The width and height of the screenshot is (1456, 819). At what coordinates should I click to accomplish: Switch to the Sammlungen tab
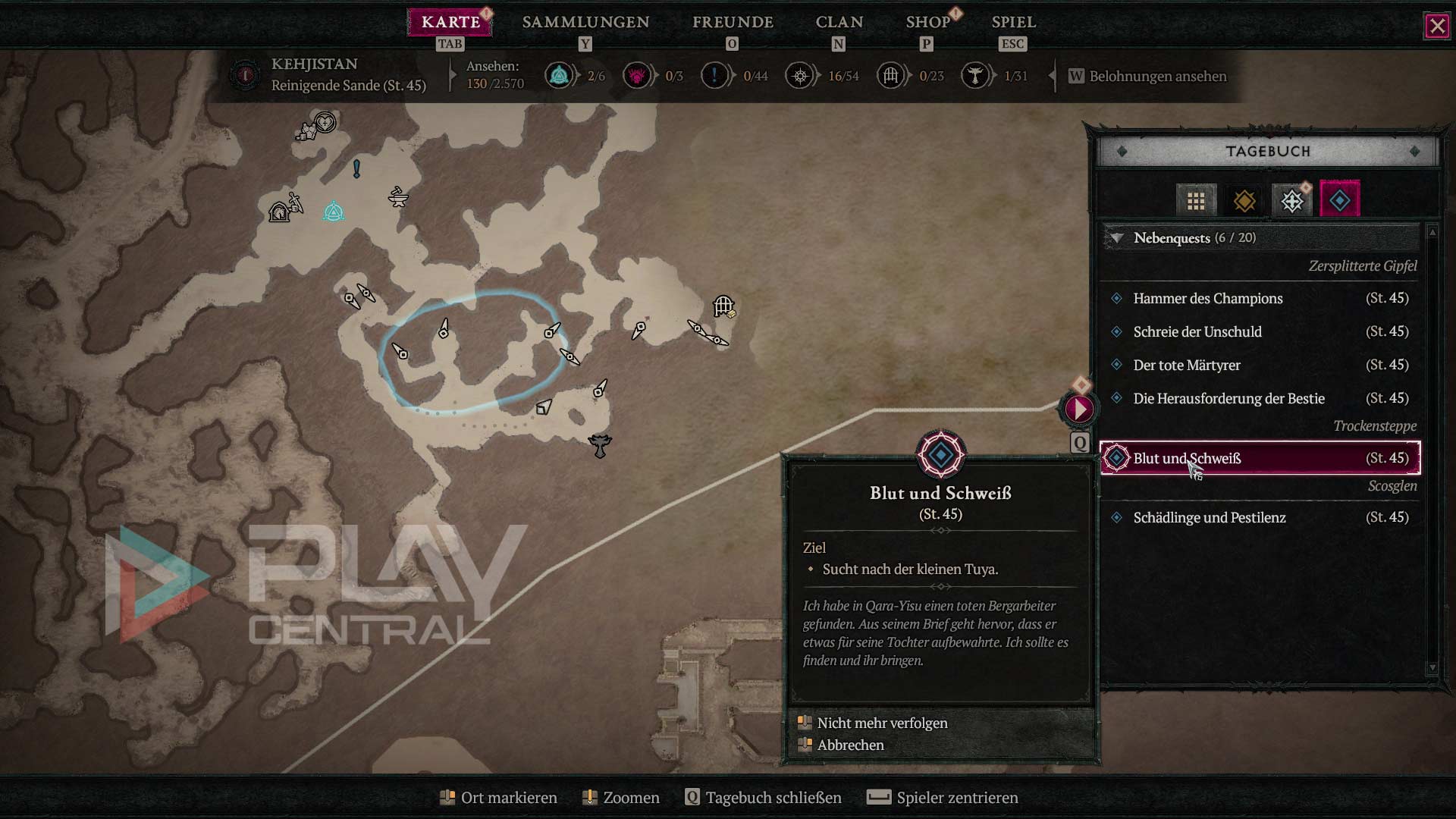click(x=585, y=22)
